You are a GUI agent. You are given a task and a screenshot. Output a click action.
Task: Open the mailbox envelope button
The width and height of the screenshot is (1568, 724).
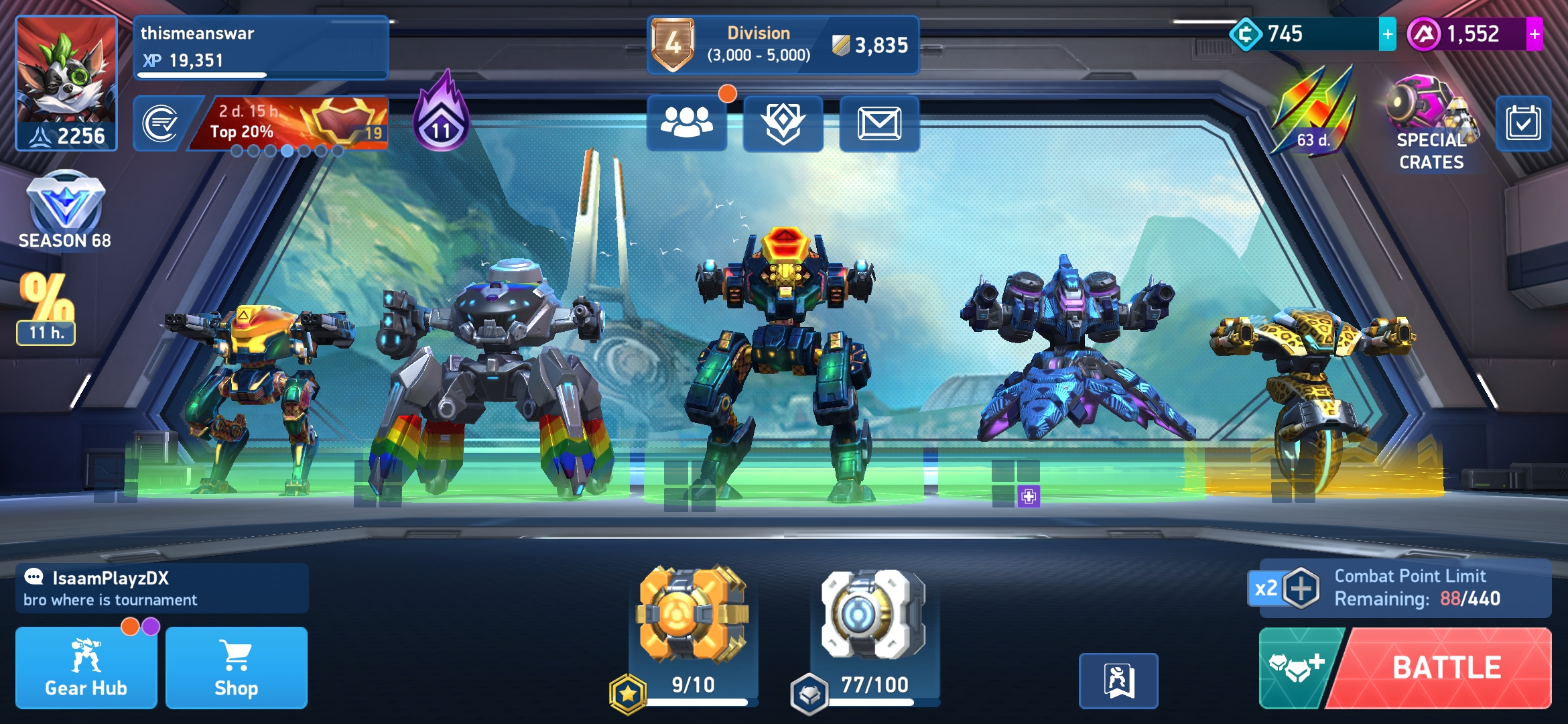879,123
